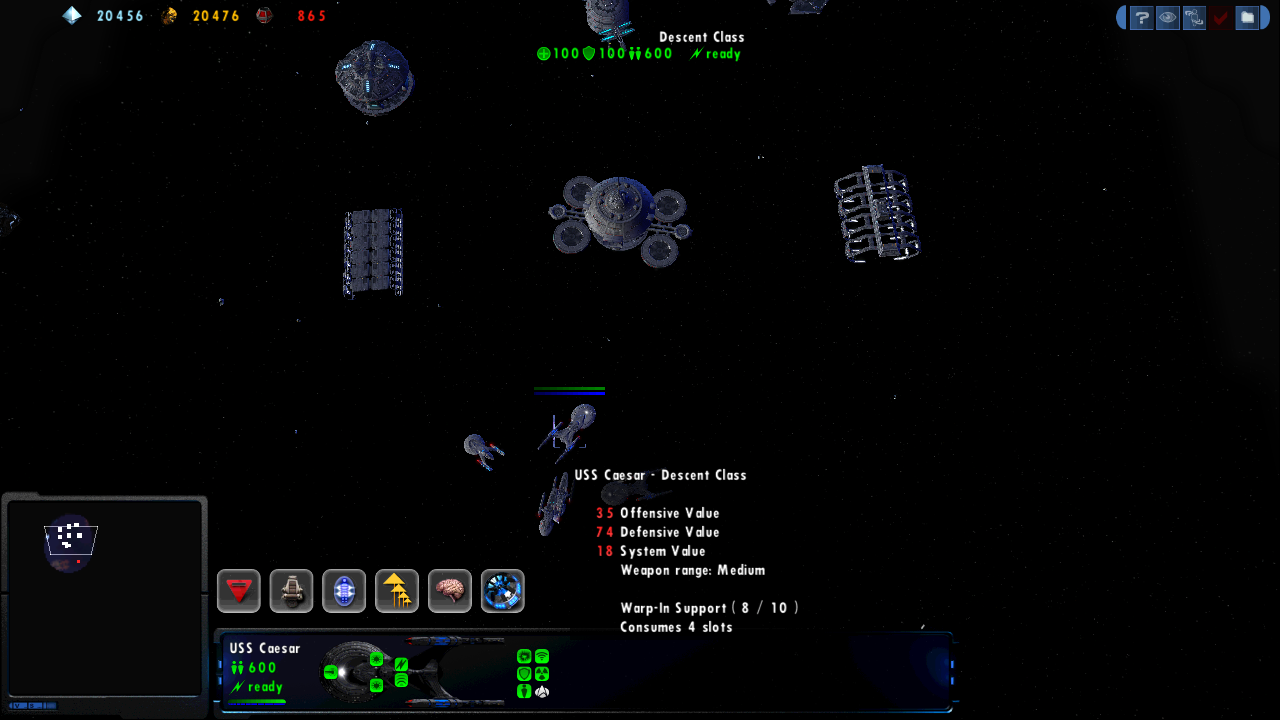1280x720 pixels.
Task: Choose the yellow arrows formation command
Action: coord(397,591)
